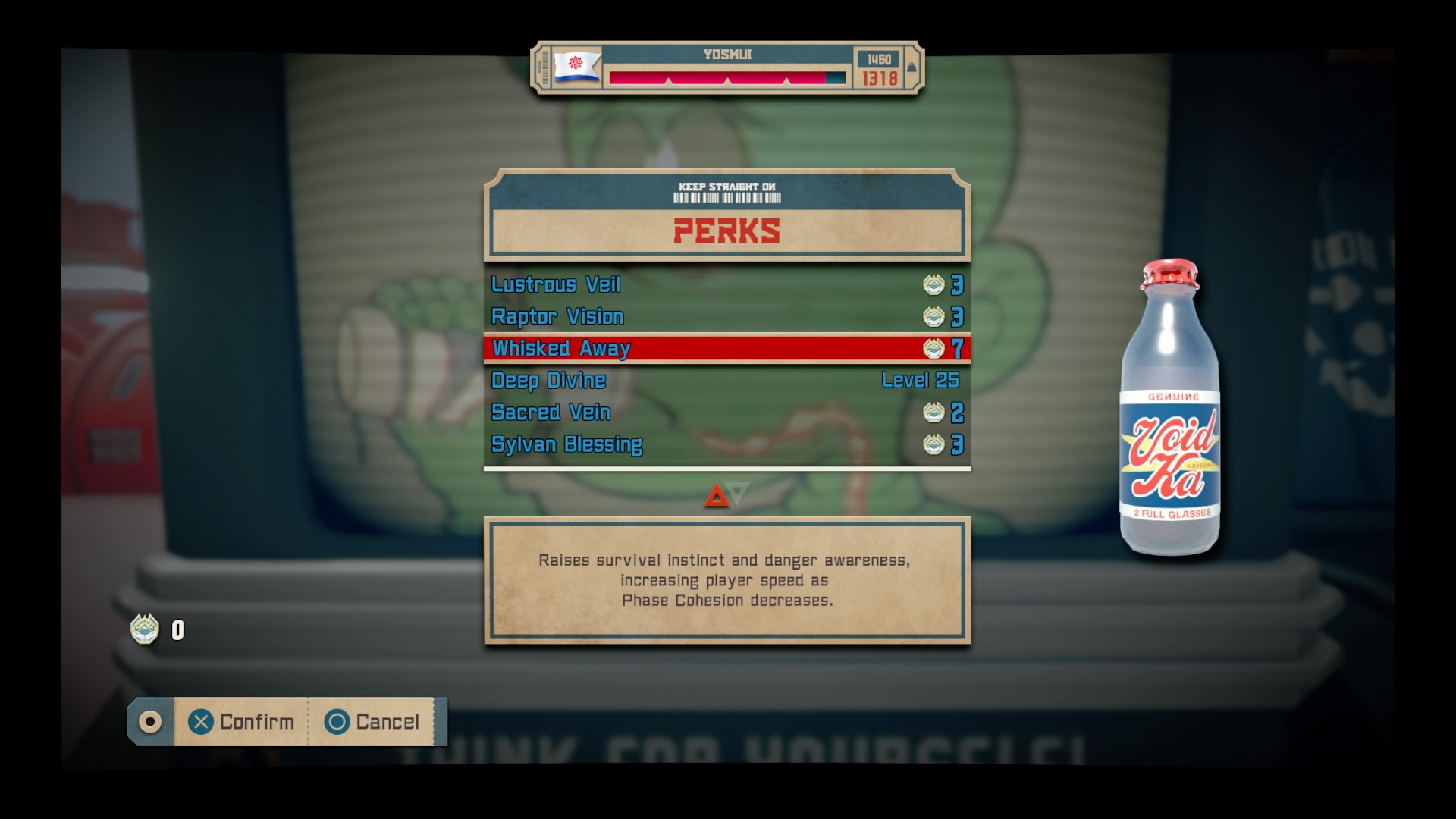
Task: Click the currency badge icon next to 0
Action: click(144, 628)
